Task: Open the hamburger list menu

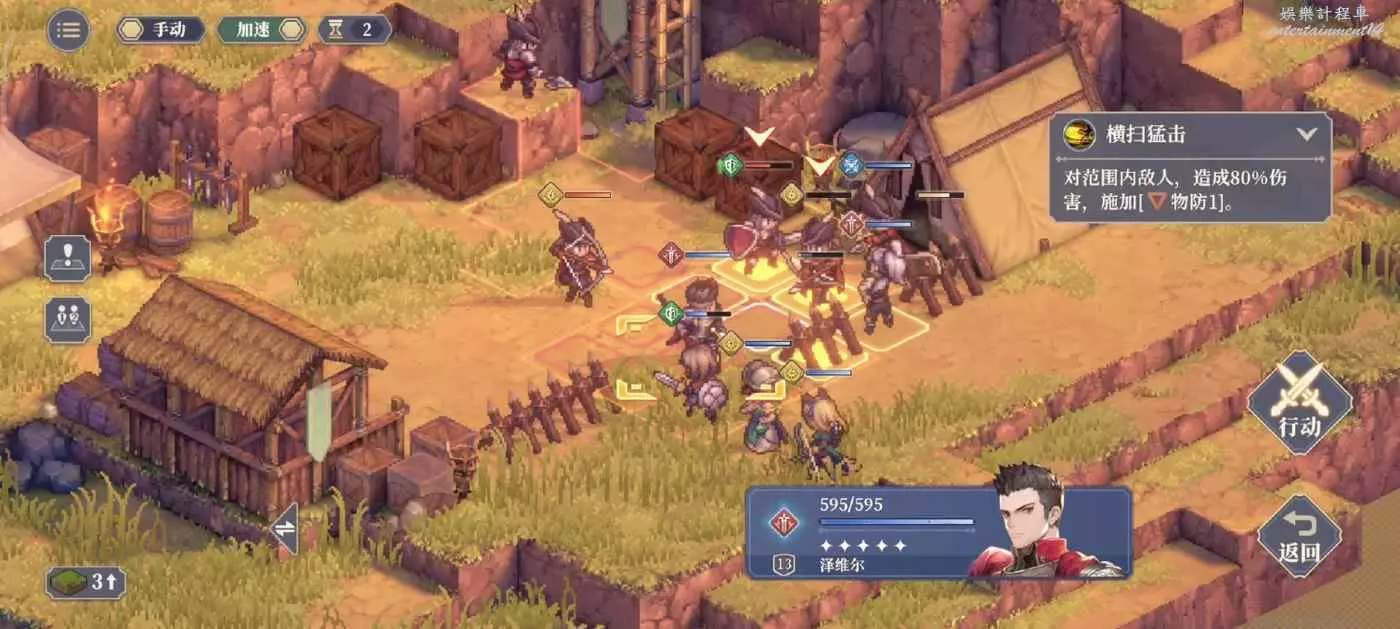Action: [x=68, y=29]
